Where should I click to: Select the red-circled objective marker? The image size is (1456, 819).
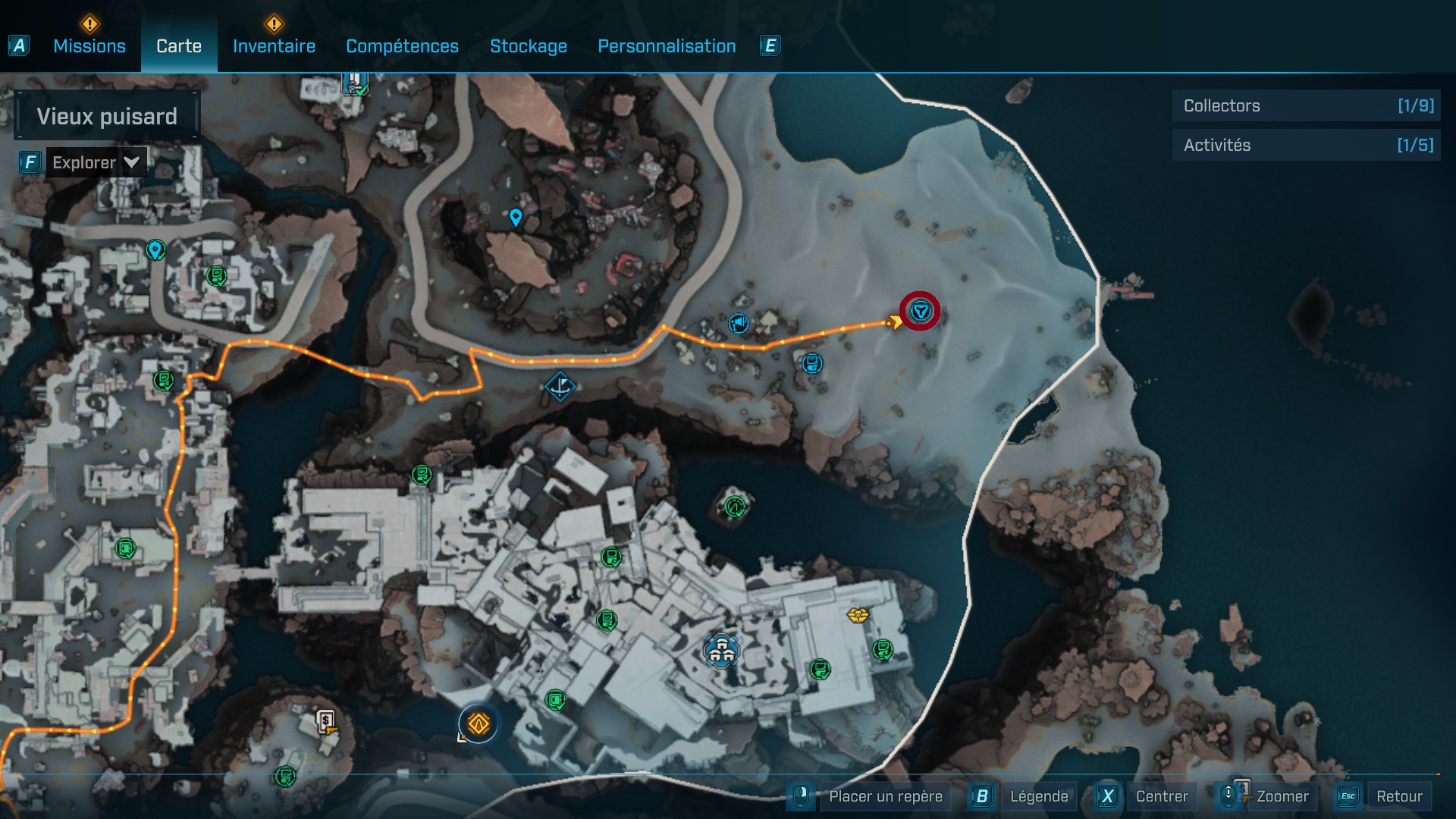pos(921,311)
